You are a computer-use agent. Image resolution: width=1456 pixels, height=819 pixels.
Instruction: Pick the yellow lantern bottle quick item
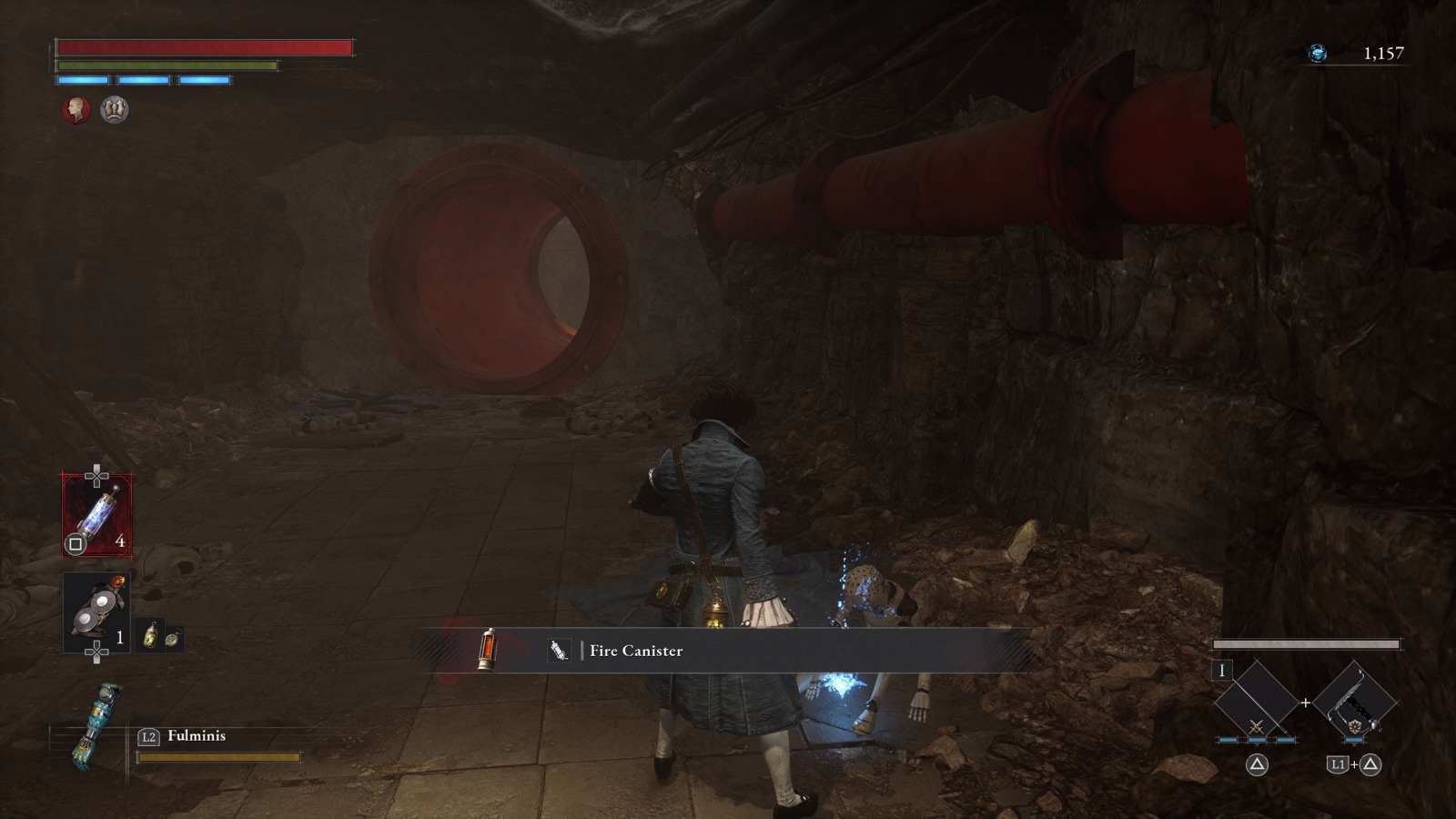click(x=151, y=636)
